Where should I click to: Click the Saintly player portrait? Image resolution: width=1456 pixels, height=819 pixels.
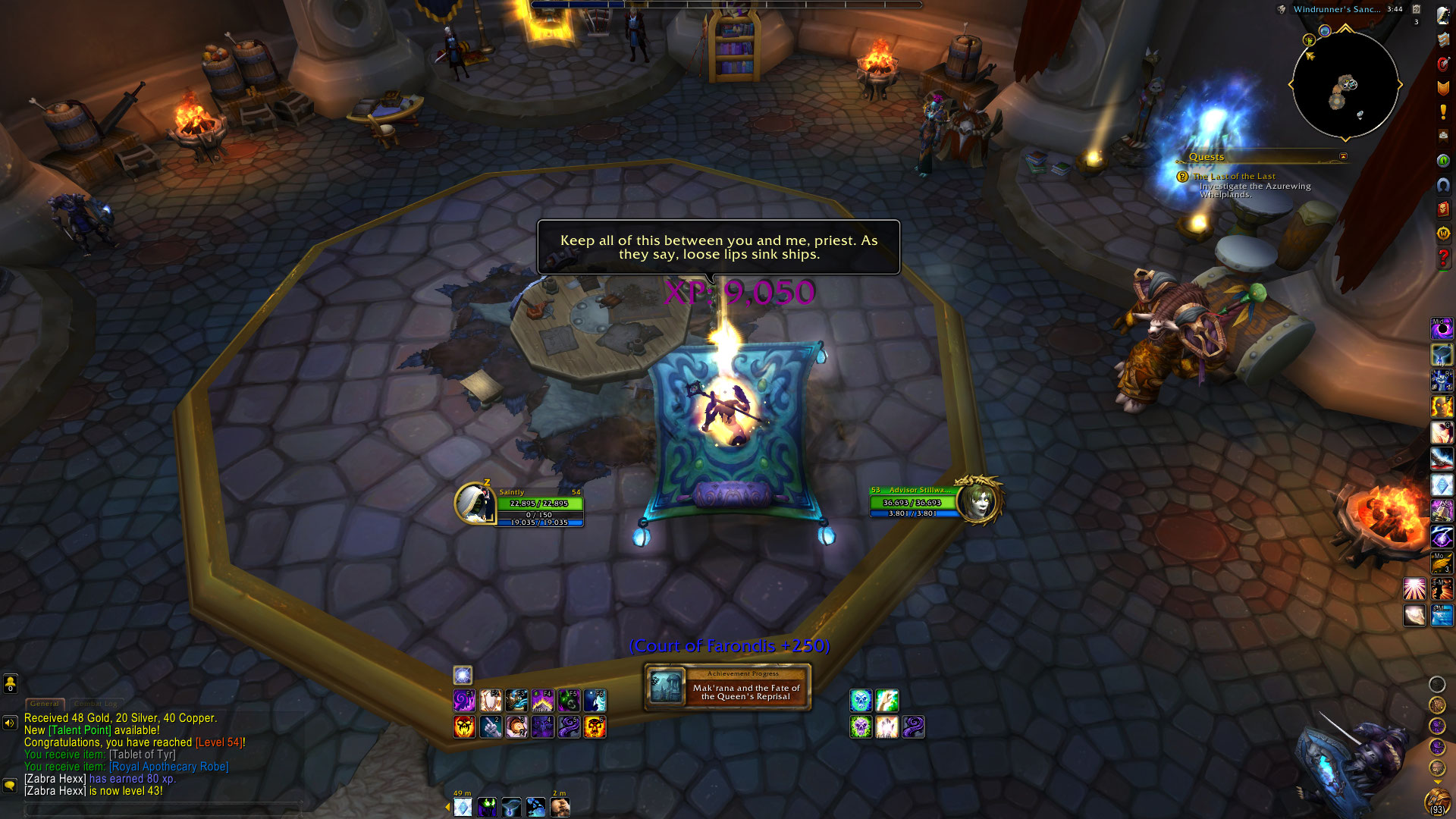[475, 503]
